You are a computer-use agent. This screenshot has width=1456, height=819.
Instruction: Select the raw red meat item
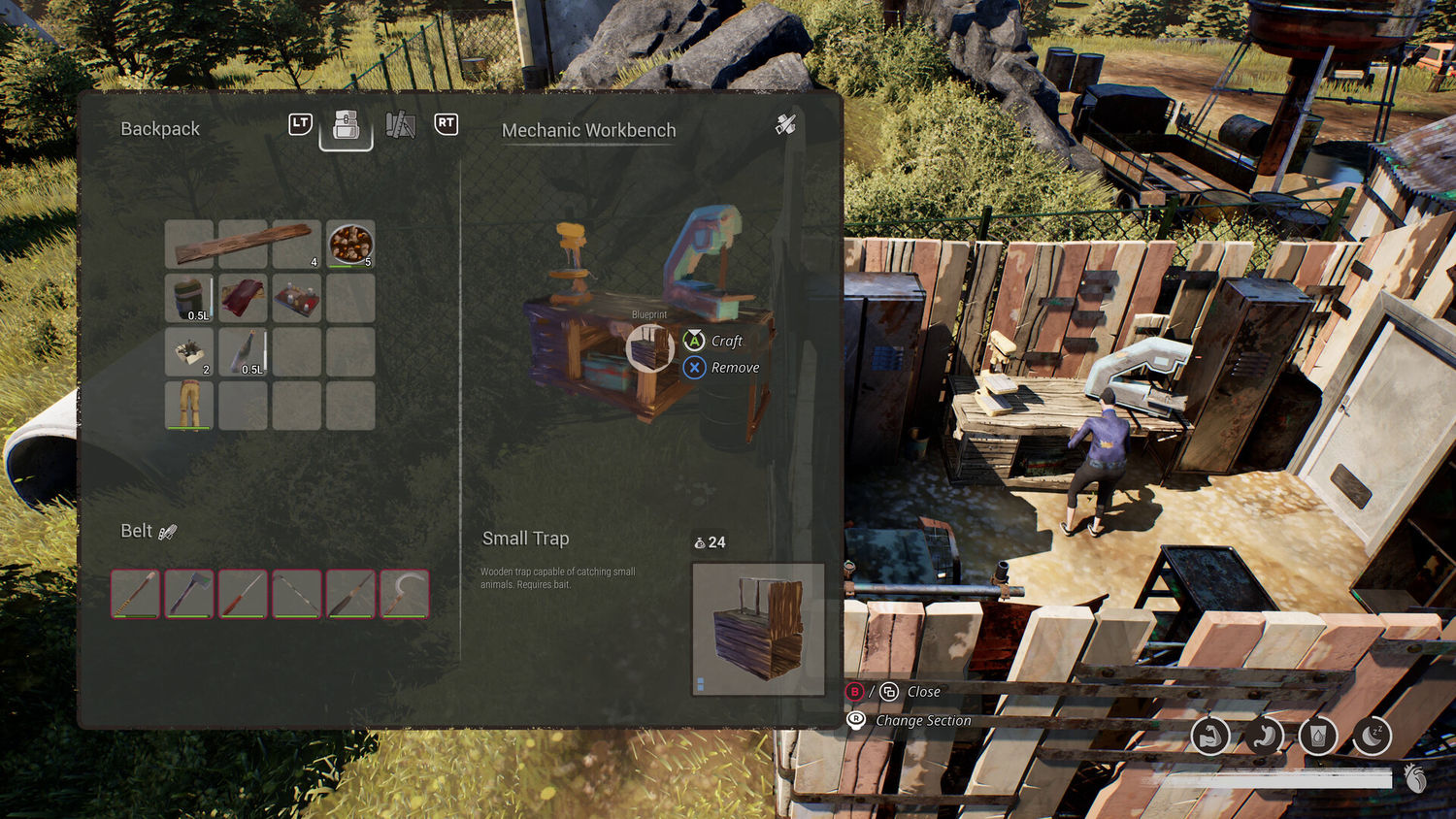click(243, 297)
